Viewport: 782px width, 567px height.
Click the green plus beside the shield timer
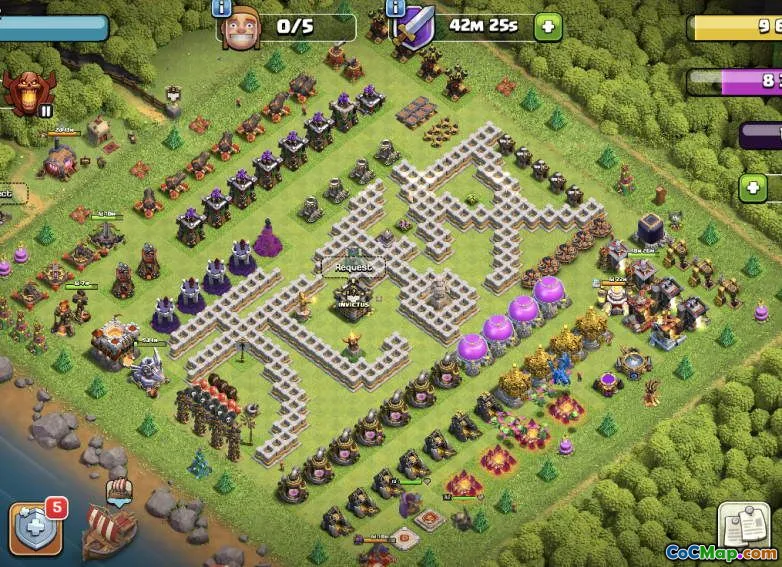point(547,26)
